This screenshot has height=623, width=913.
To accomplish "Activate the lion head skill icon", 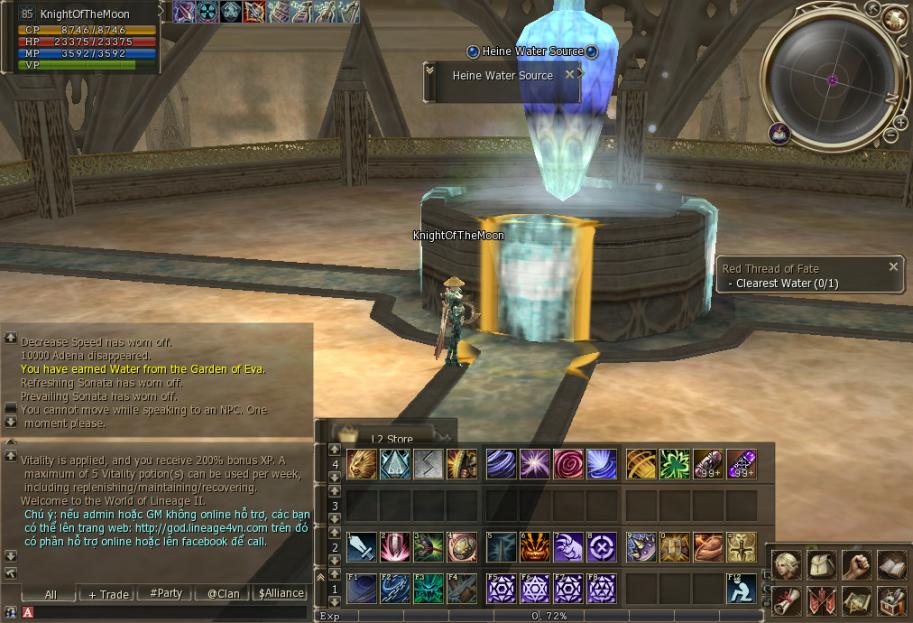I will tap(362, 464).
